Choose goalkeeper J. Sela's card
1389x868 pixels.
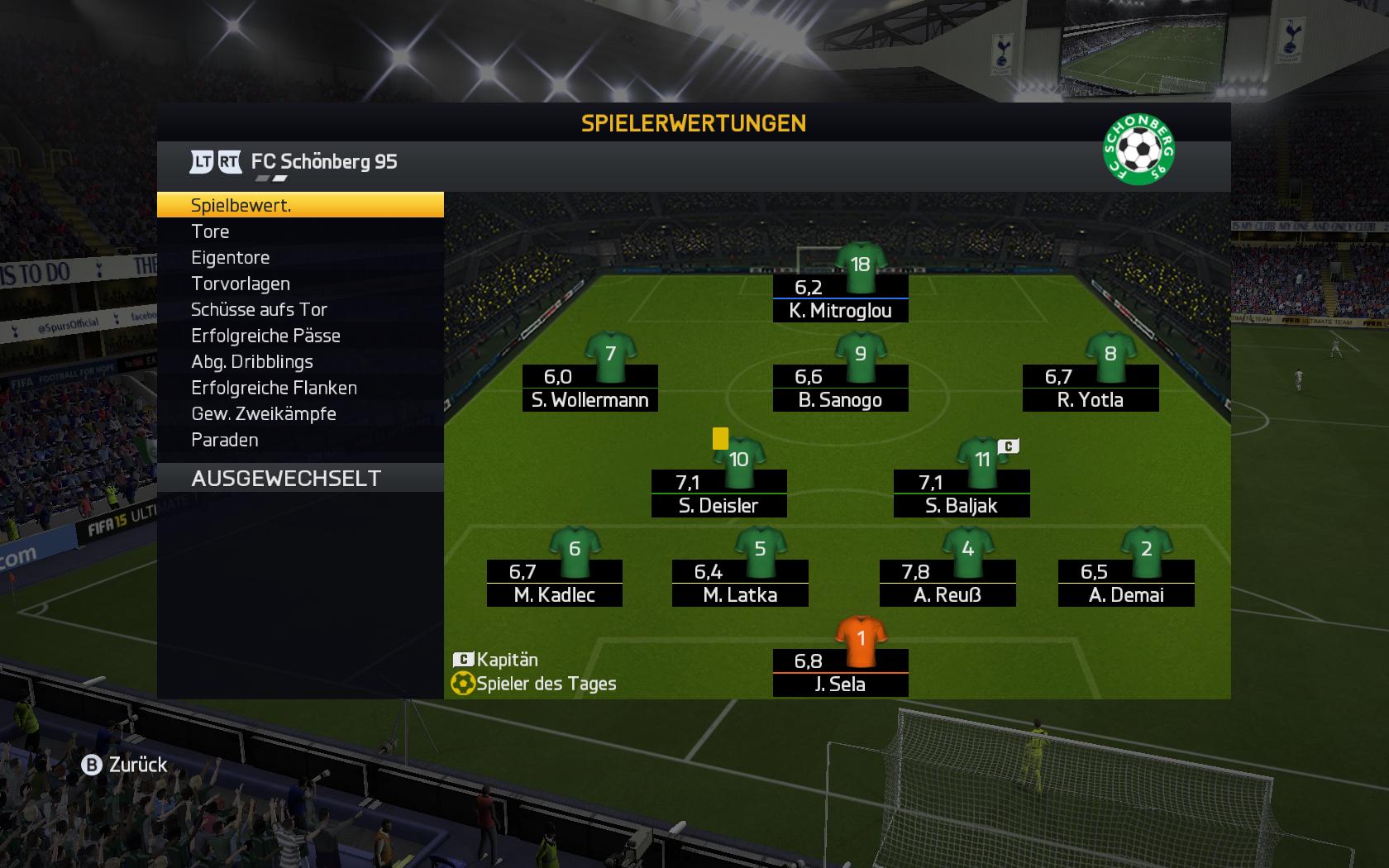pos(840,673)
